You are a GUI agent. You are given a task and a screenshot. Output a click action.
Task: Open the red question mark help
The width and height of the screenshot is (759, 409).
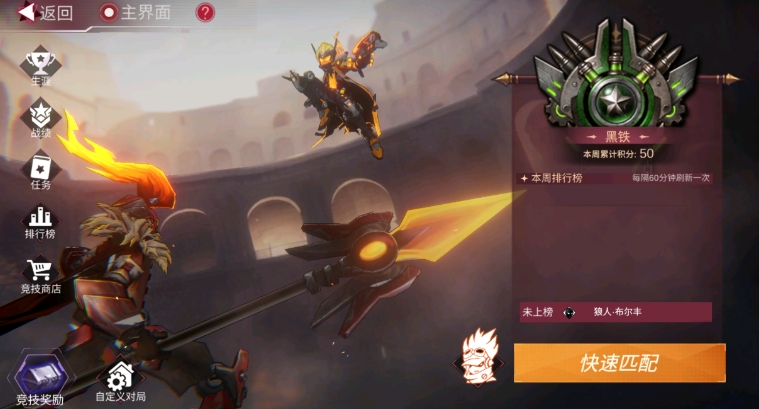205,13
